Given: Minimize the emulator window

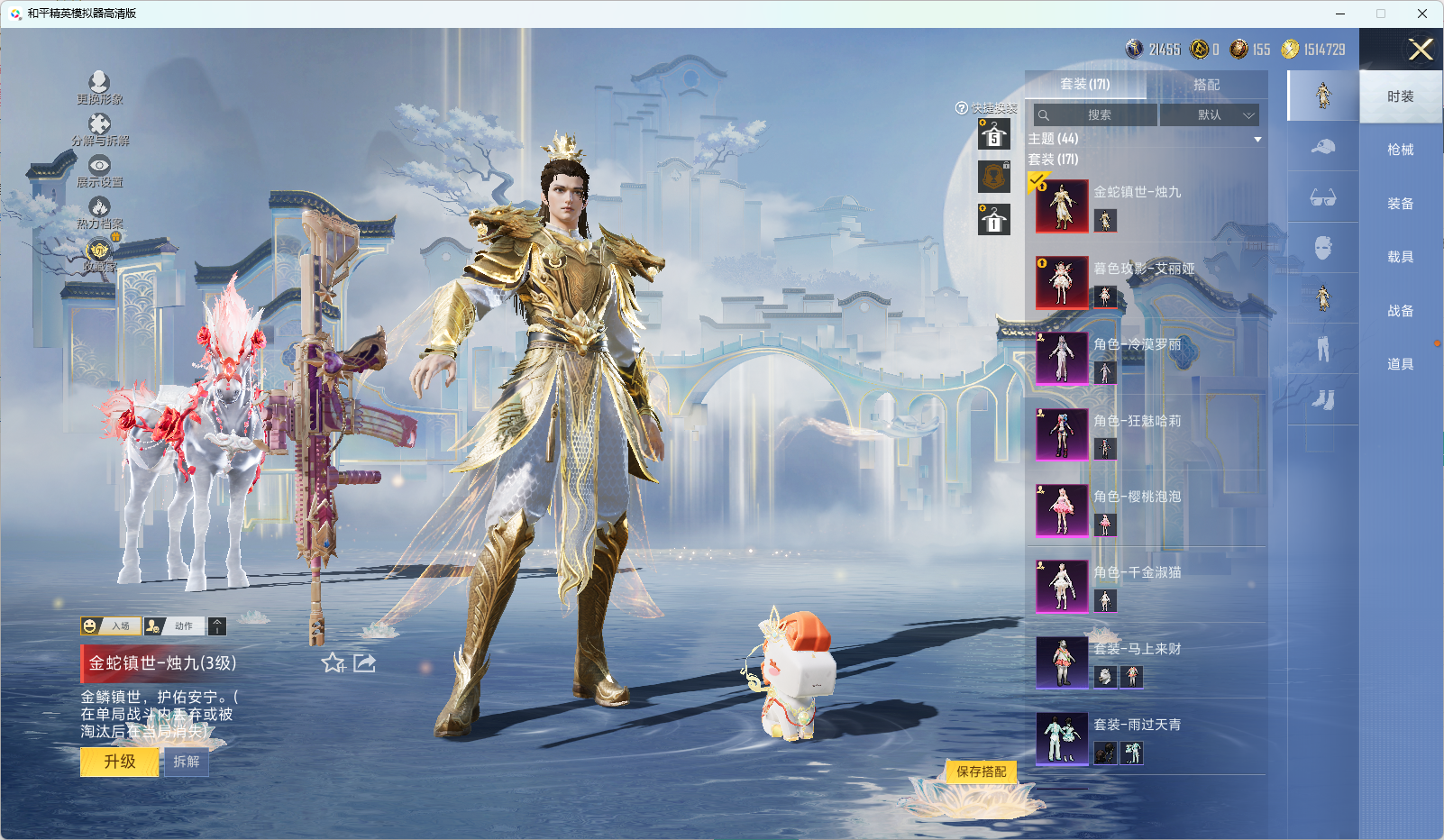Looking at the screenshot, I should (x=1339, y=14).
